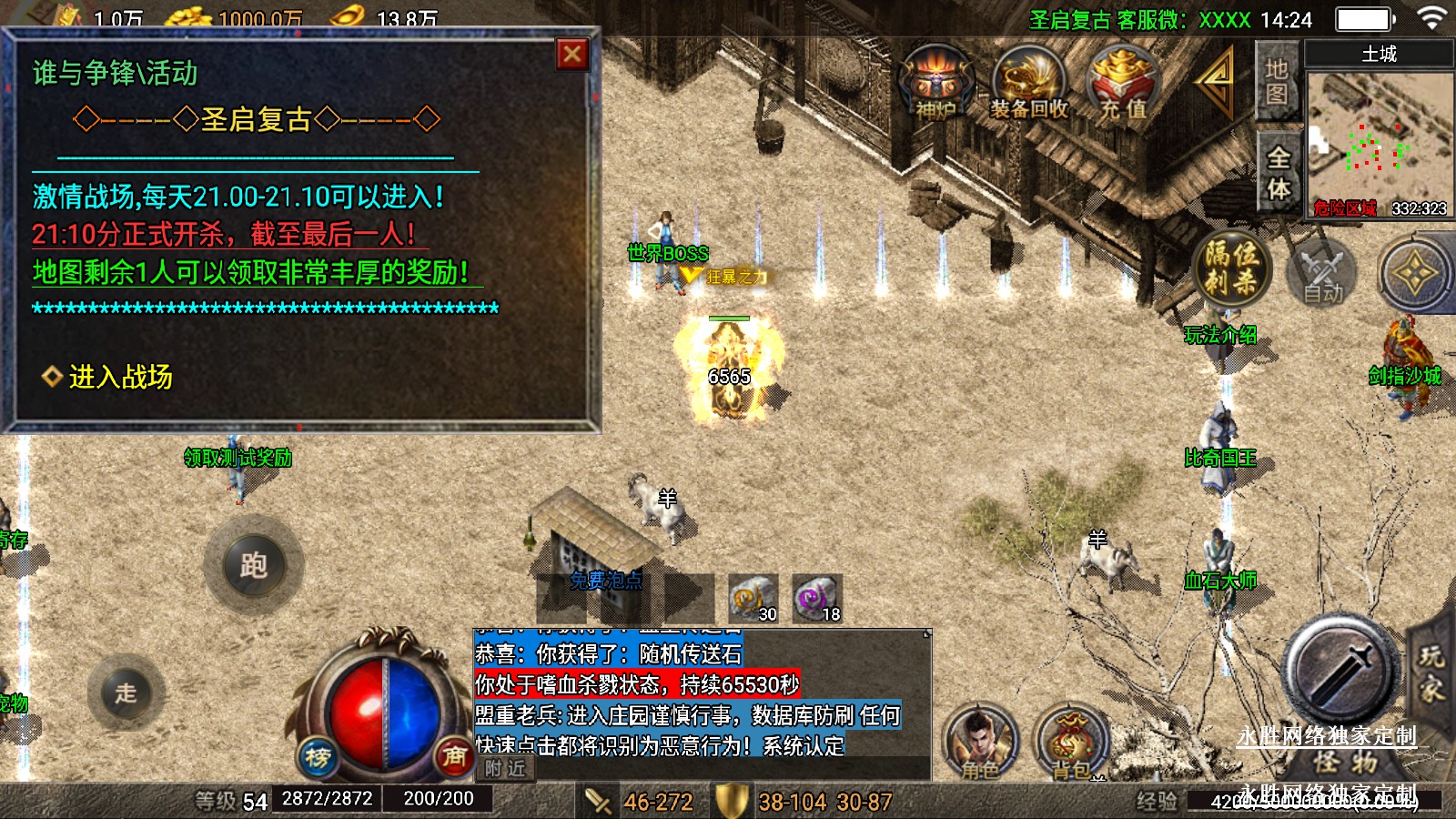Use the quick slot item with 30 count

tap(753, 599)
